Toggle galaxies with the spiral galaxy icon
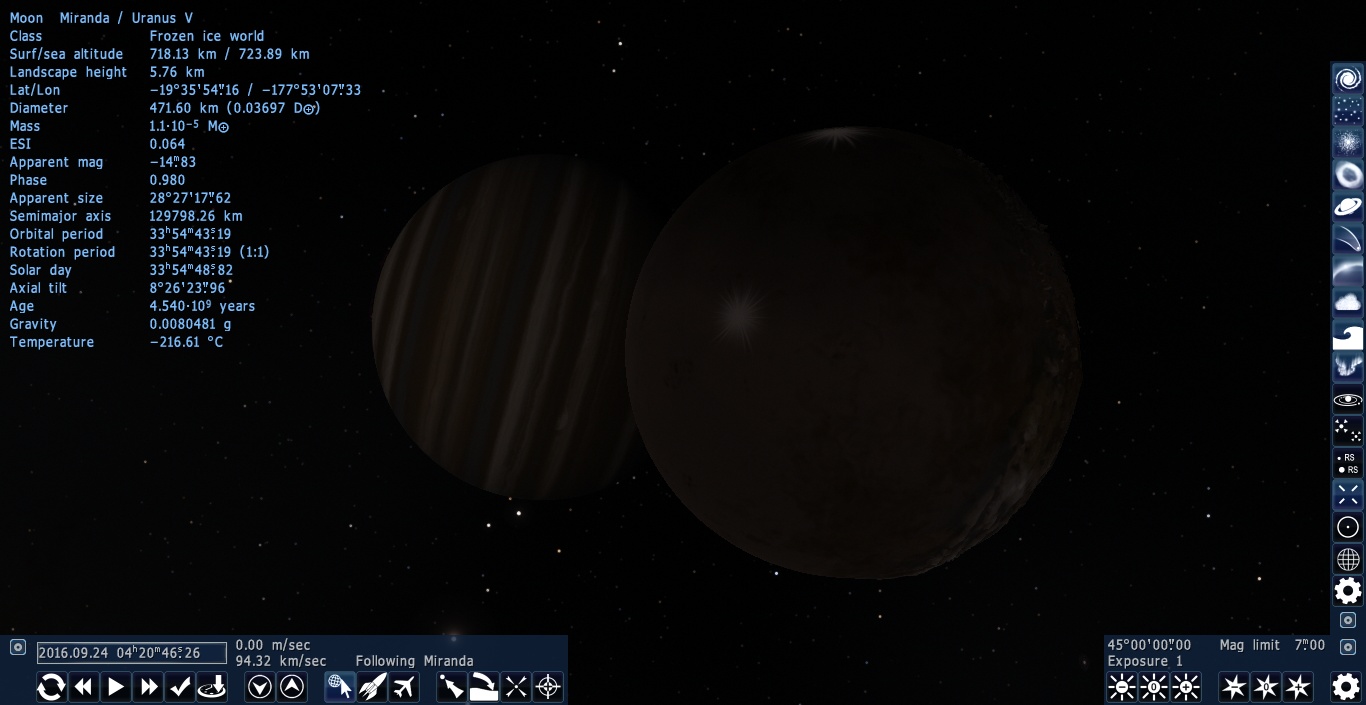Screen dimensions: 1366x705 click(1348, 79)
